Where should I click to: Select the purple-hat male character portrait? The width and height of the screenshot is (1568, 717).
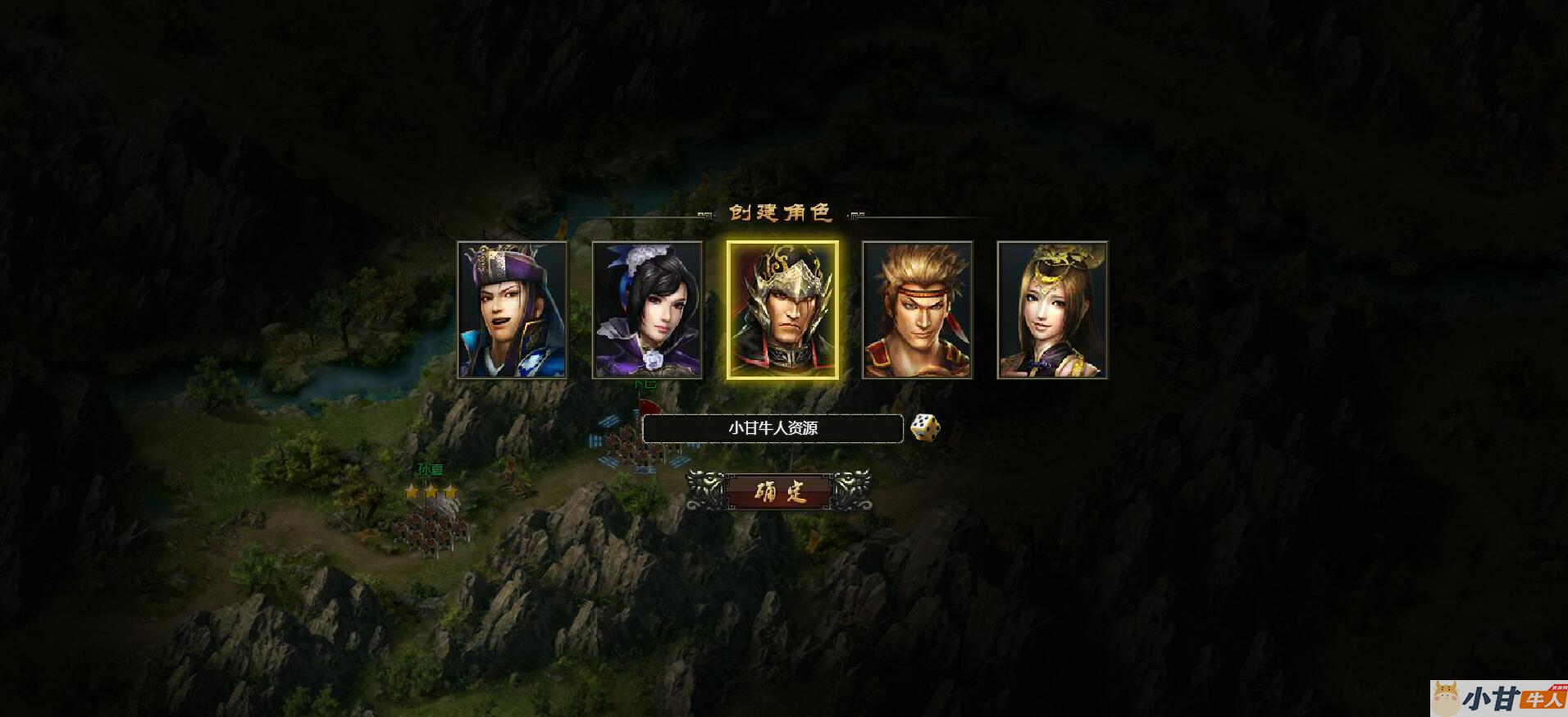(x=512, y=310)
